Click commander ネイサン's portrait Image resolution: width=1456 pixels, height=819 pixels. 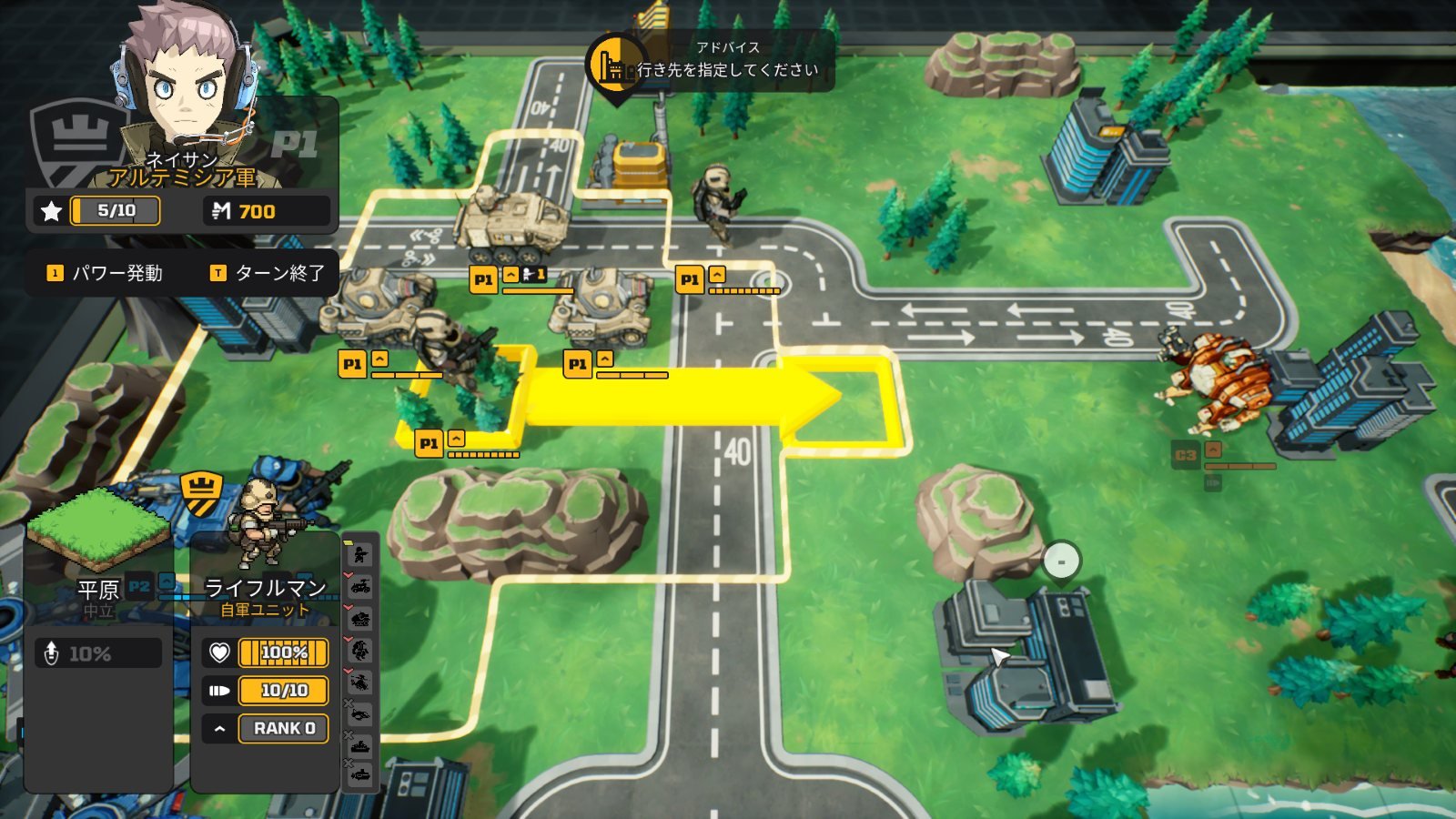[187, 91]
